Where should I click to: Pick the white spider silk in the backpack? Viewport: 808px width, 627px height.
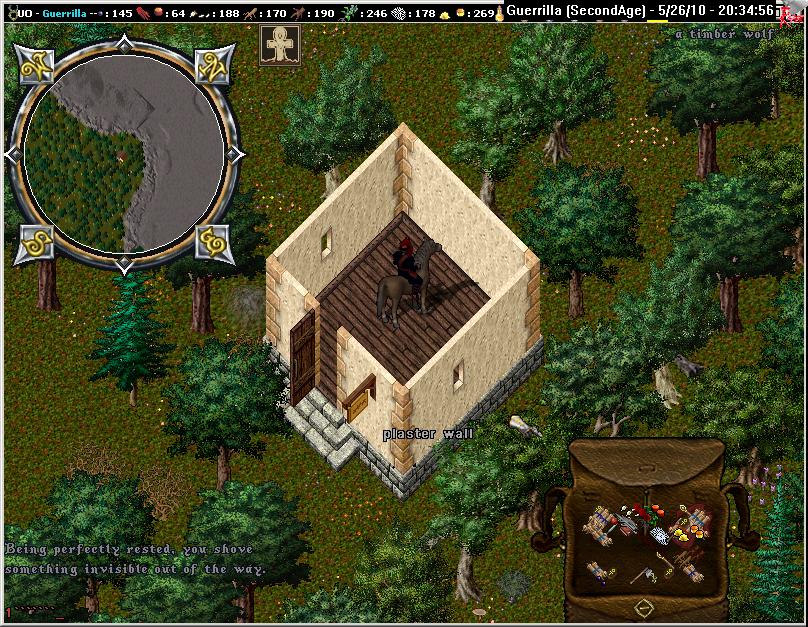click(x=659, y=535)
